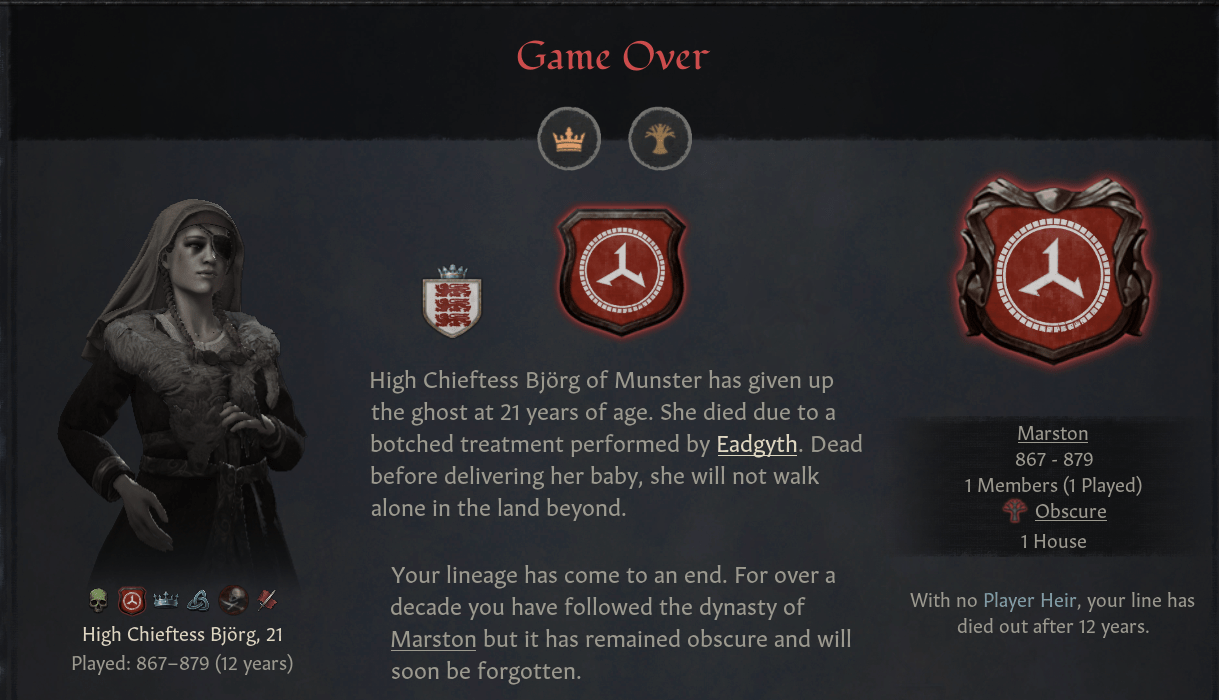
Task: Select the red banner with sword icon
Action: tap(267, 600)
